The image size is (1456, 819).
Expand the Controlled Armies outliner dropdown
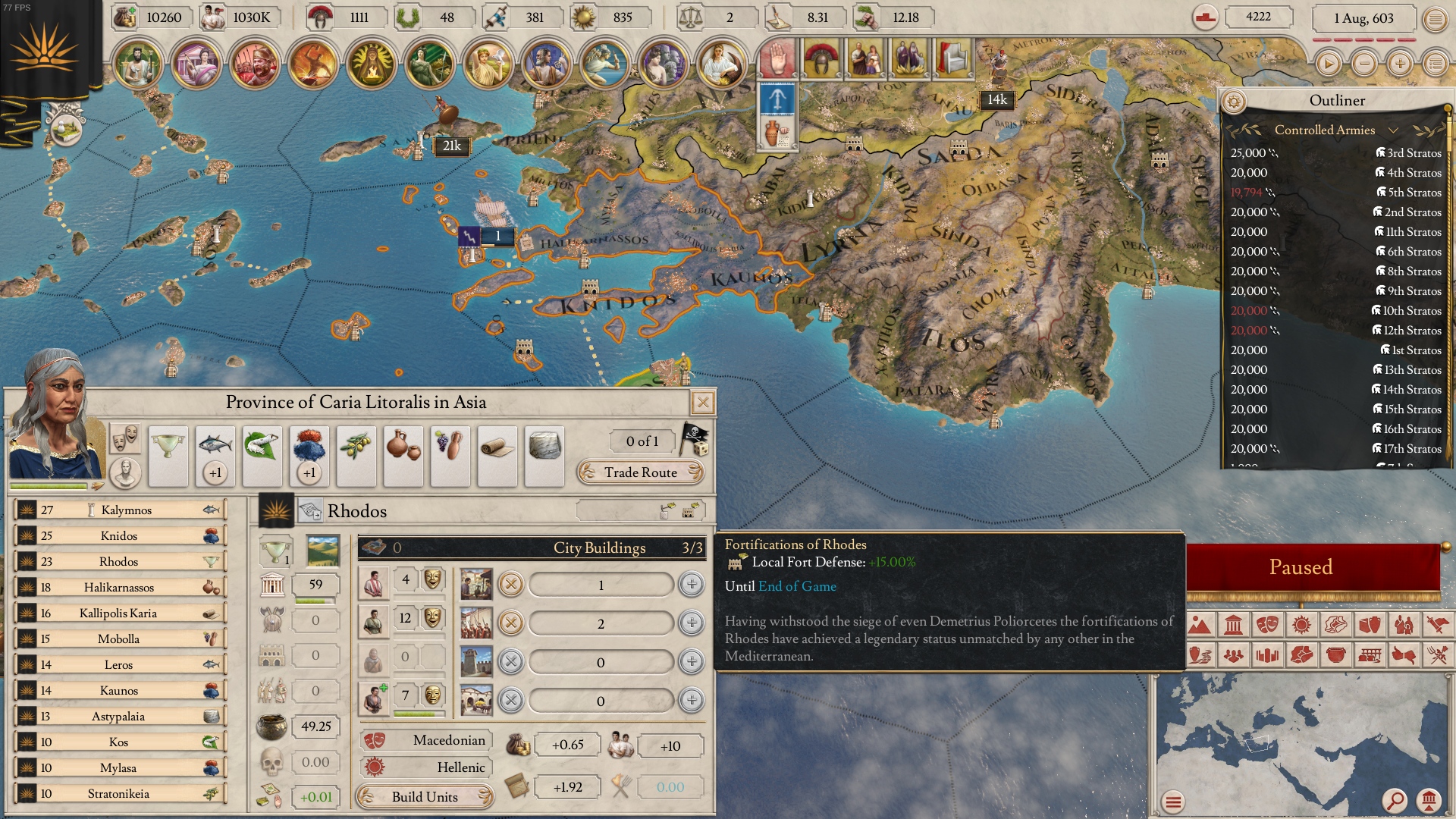coord(1393,130)
